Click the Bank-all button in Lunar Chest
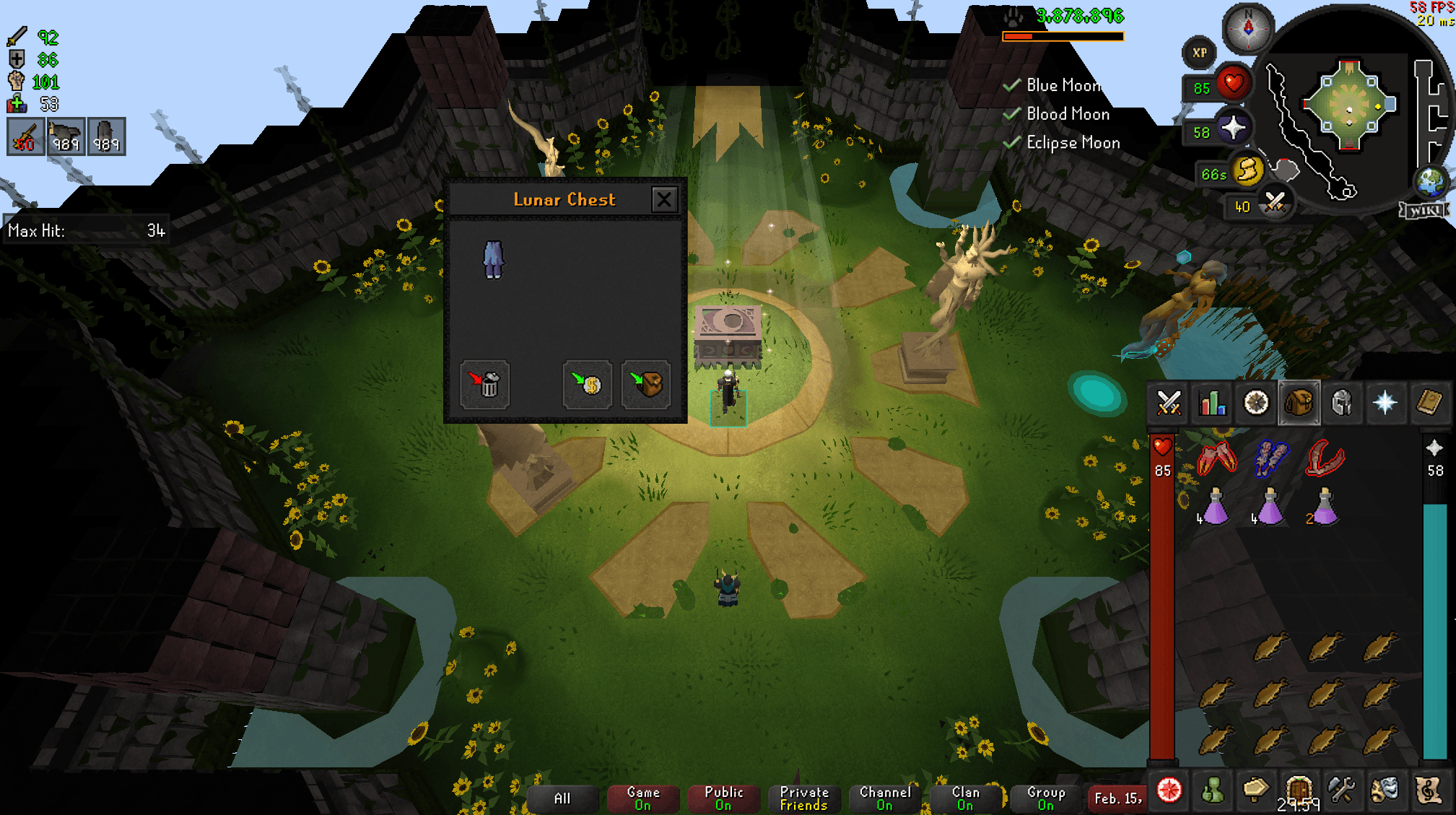The image size is (1456, 815). [646, 385]
